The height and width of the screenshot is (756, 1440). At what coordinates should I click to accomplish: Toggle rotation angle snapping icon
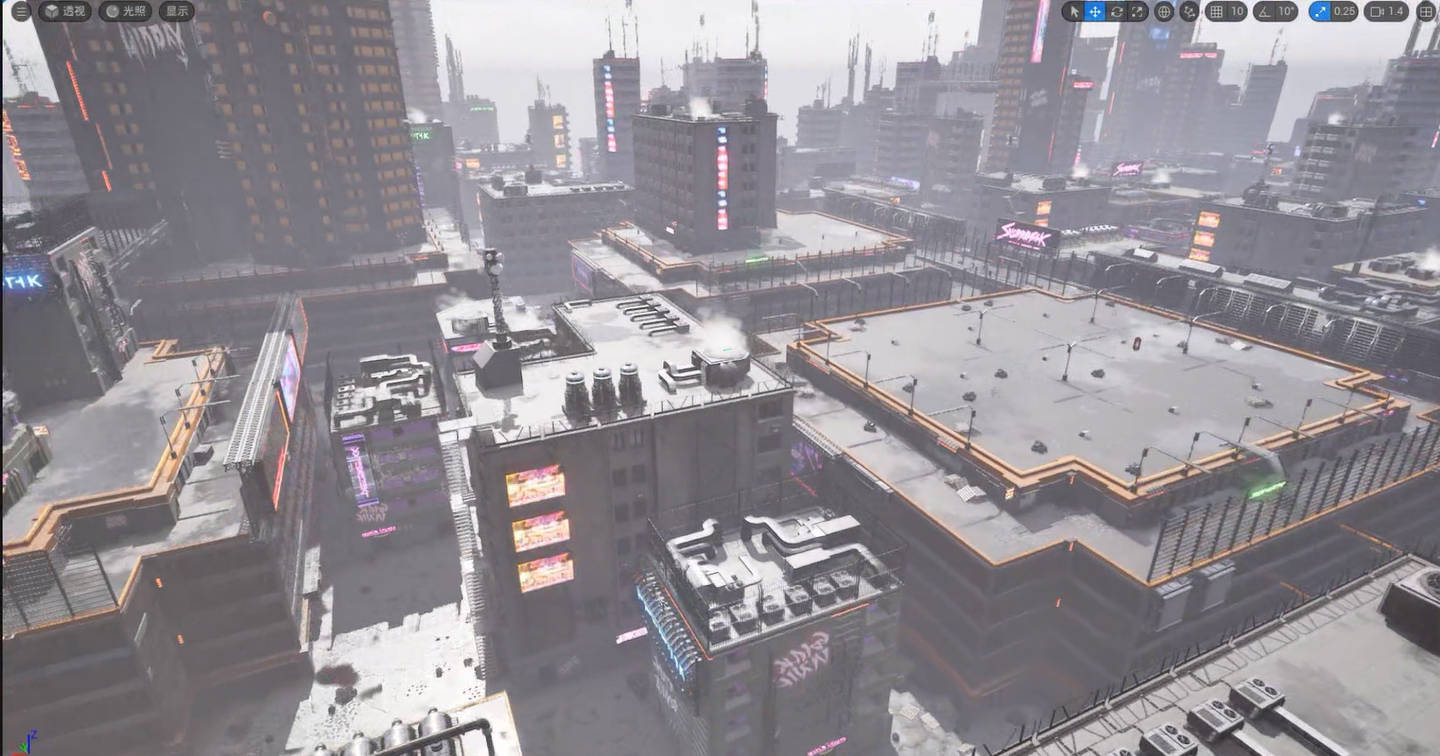1264,12
